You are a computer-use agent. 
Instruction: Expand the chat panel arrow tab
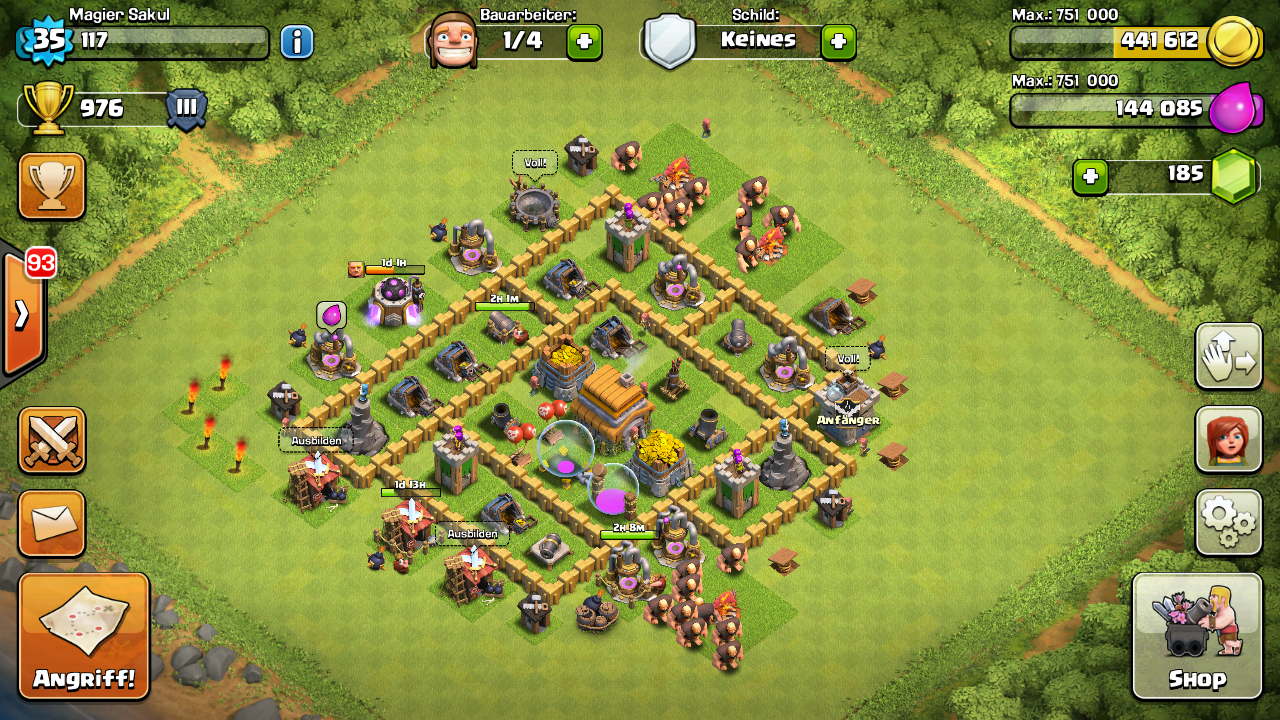click(22, 314)
